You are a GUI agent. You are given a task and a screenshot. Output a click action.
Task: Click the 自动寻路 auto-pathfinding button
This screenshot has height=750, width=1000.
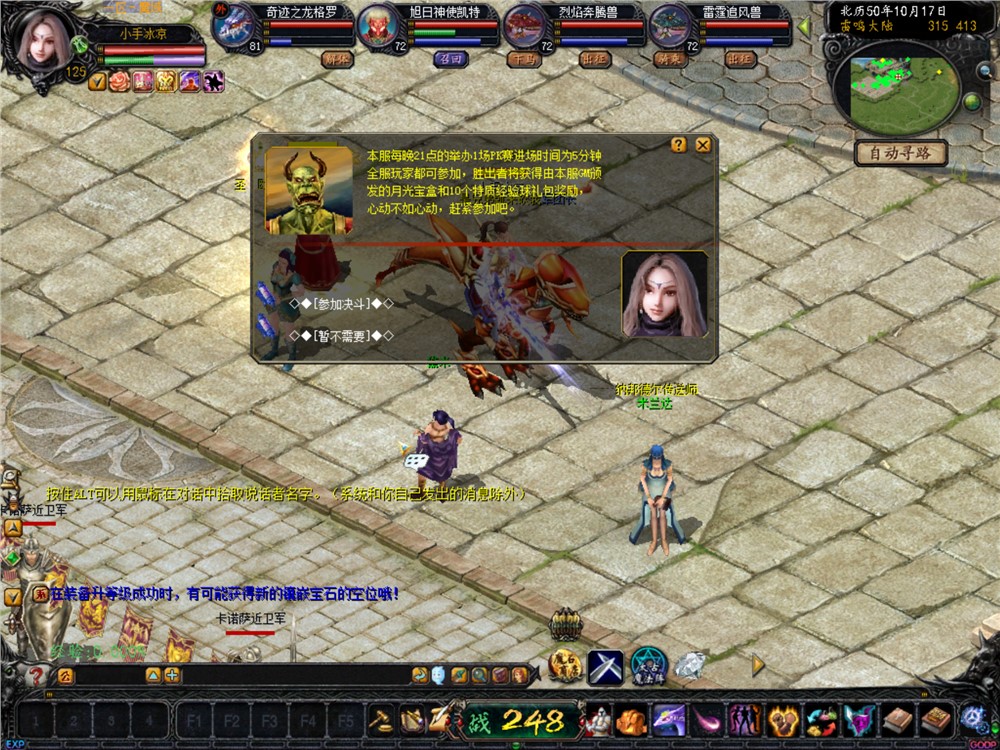coord(900,154)
